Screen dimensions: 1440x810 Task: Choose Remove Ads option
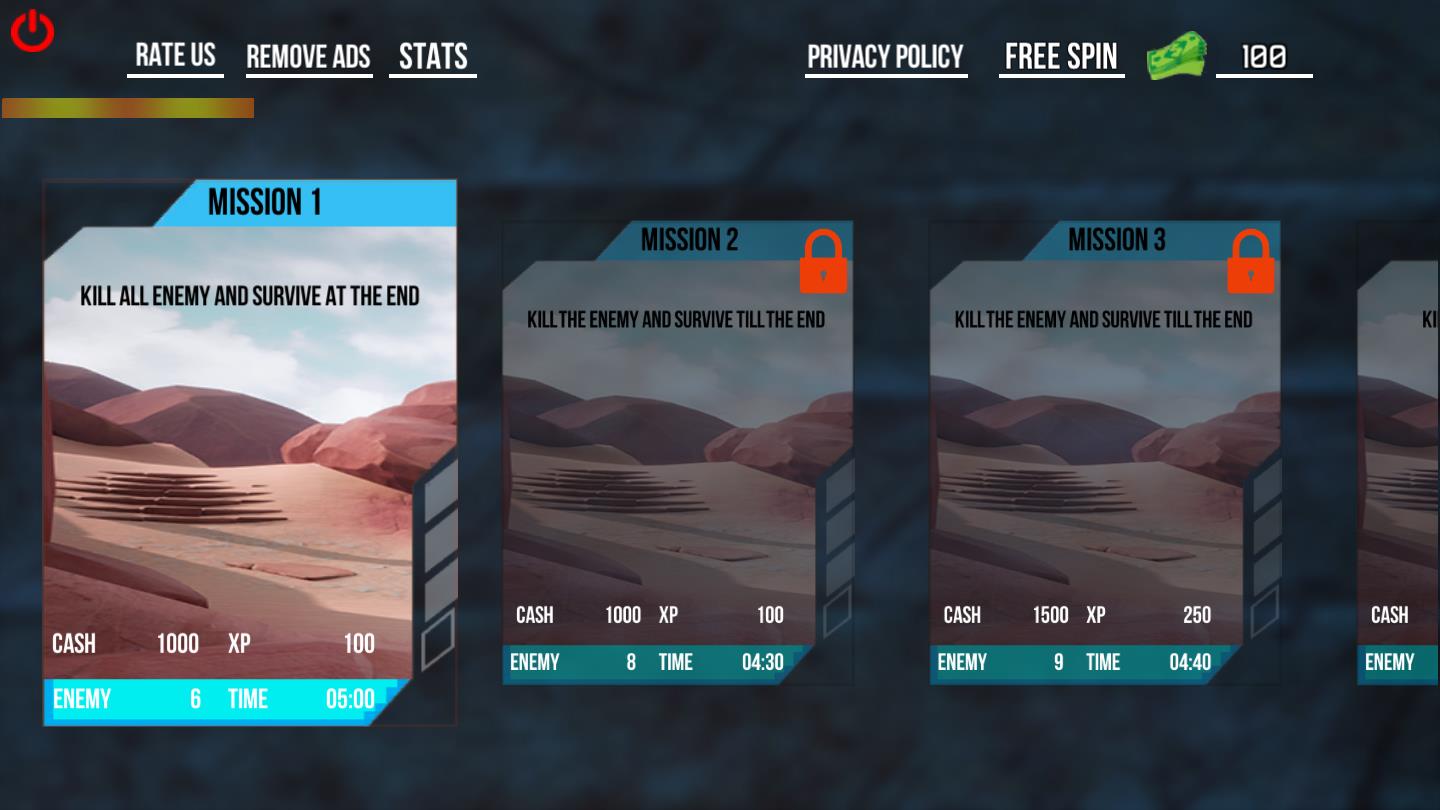(308, 57)
